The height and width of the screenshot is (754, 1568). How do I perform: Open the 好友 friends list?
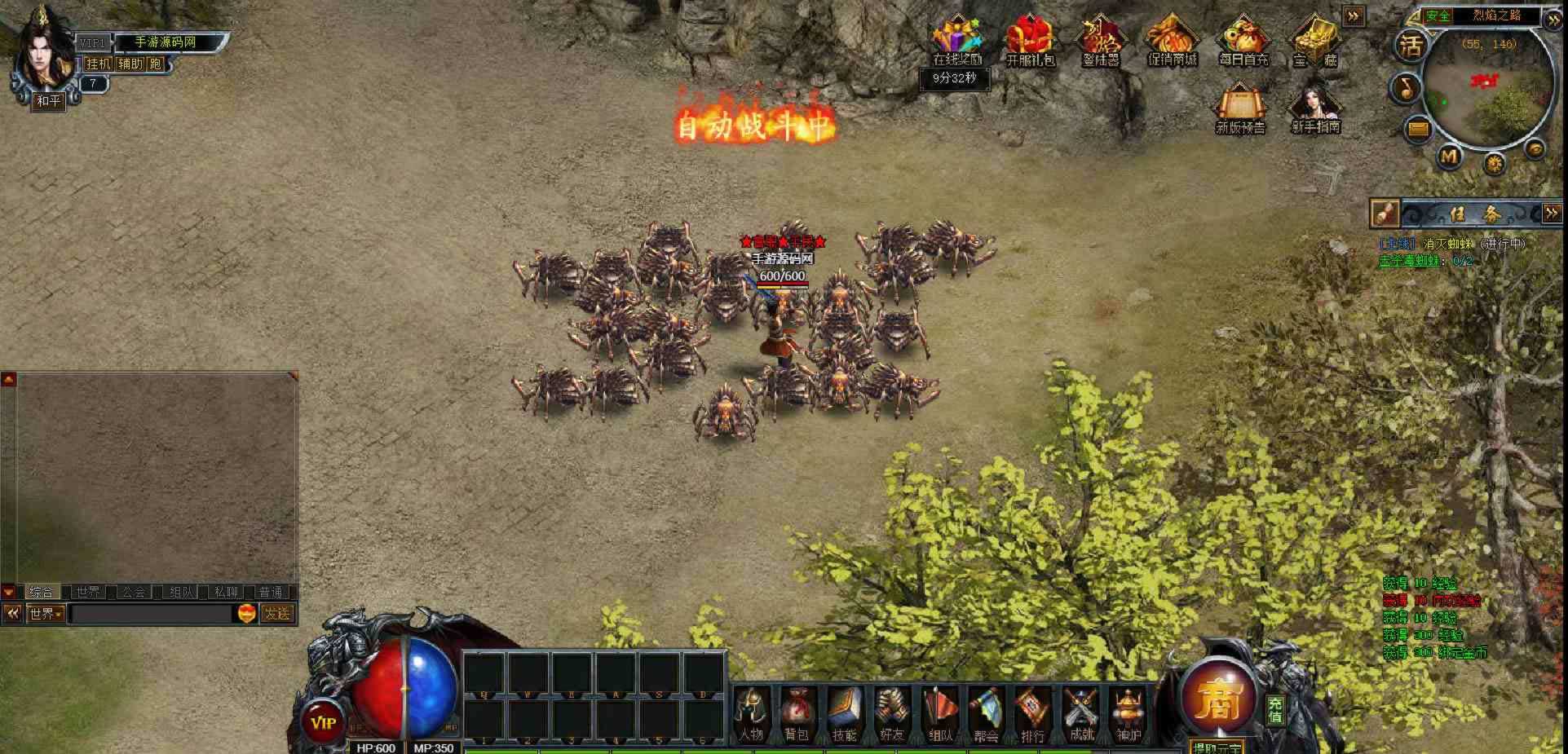[x=891, y=714]
